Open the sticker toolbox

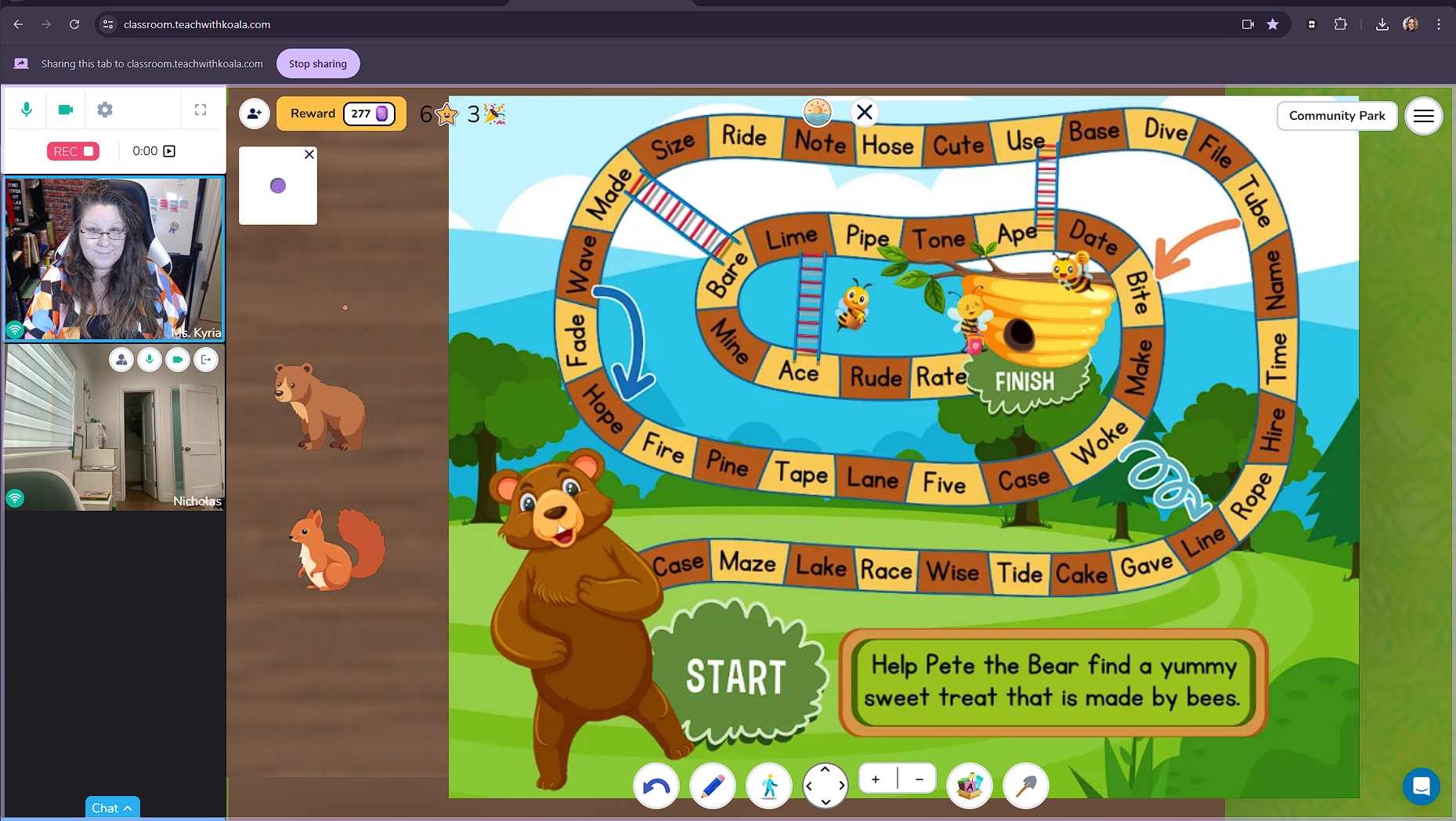click(x=970, y=786)
